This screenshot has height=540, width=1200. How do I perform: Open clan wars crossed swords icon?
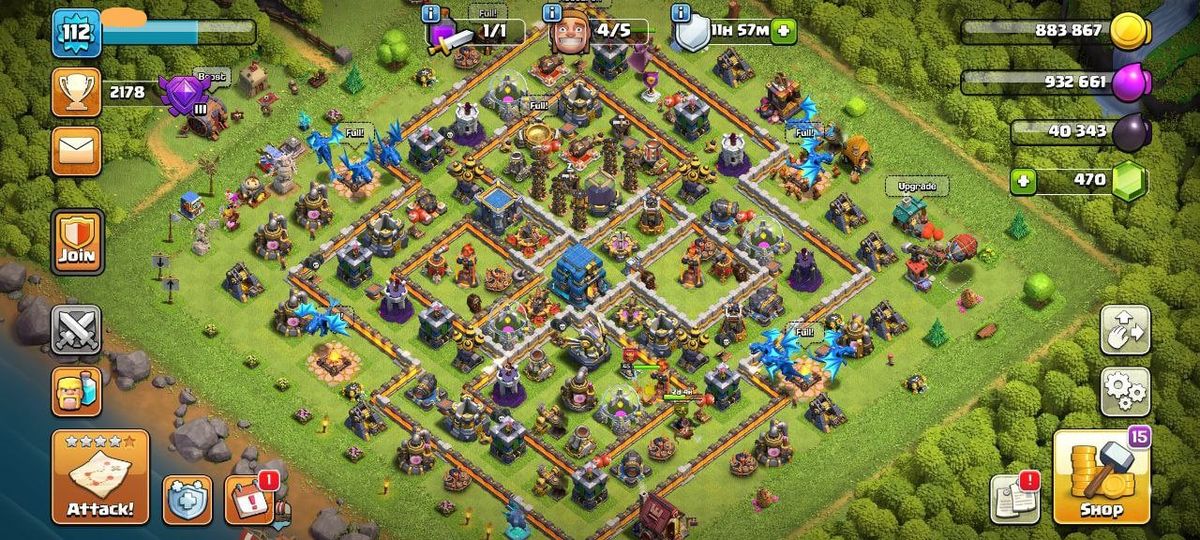coord(76,330)
